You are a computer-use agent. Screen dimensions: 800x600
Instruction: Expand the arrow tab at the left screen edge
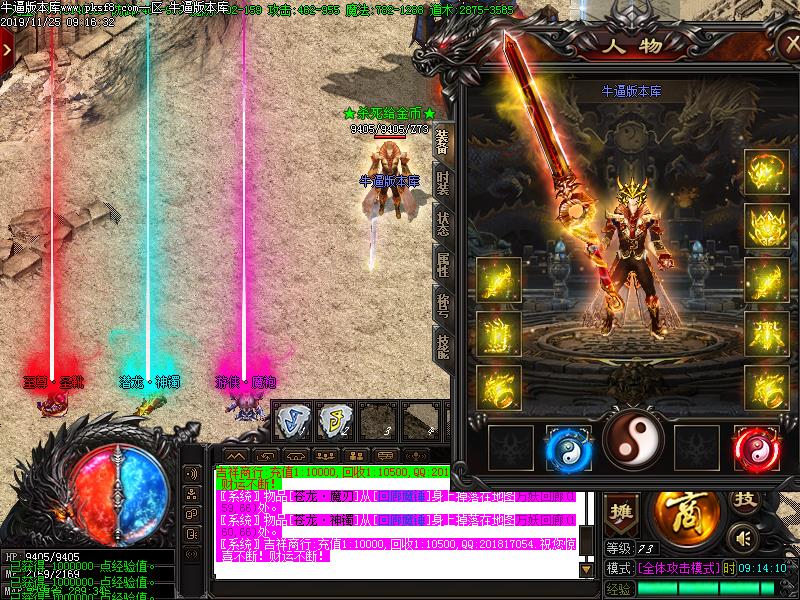tap(7, 48)
